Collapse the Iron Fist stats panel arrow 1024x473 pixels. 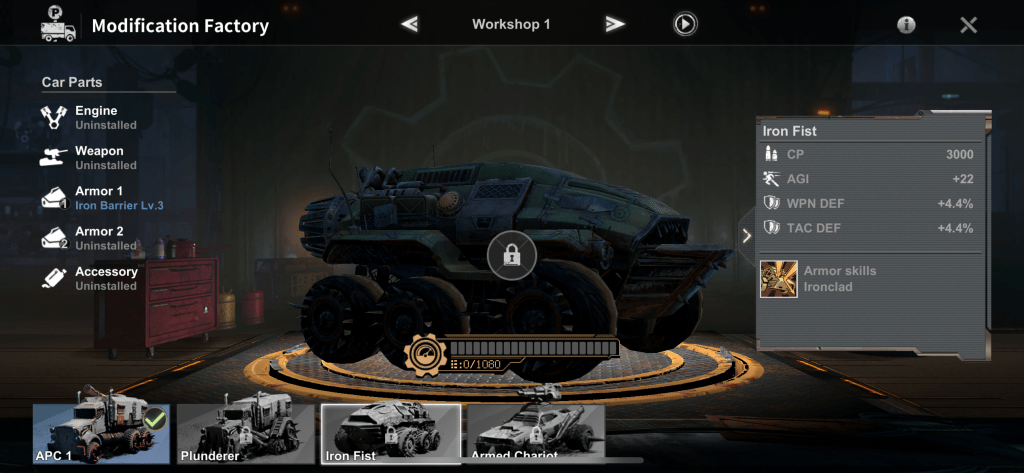745,236
